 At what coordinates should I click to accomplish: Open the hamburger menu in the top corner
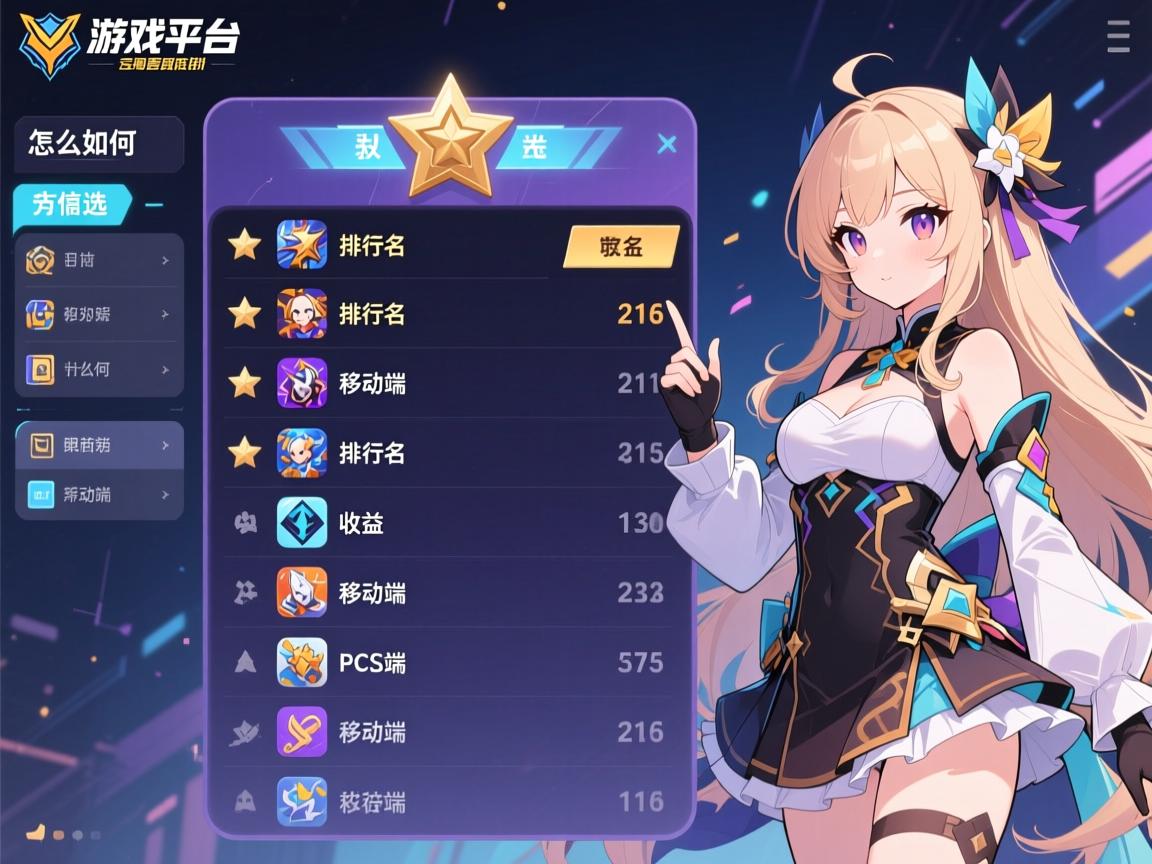pos(1118,35)
